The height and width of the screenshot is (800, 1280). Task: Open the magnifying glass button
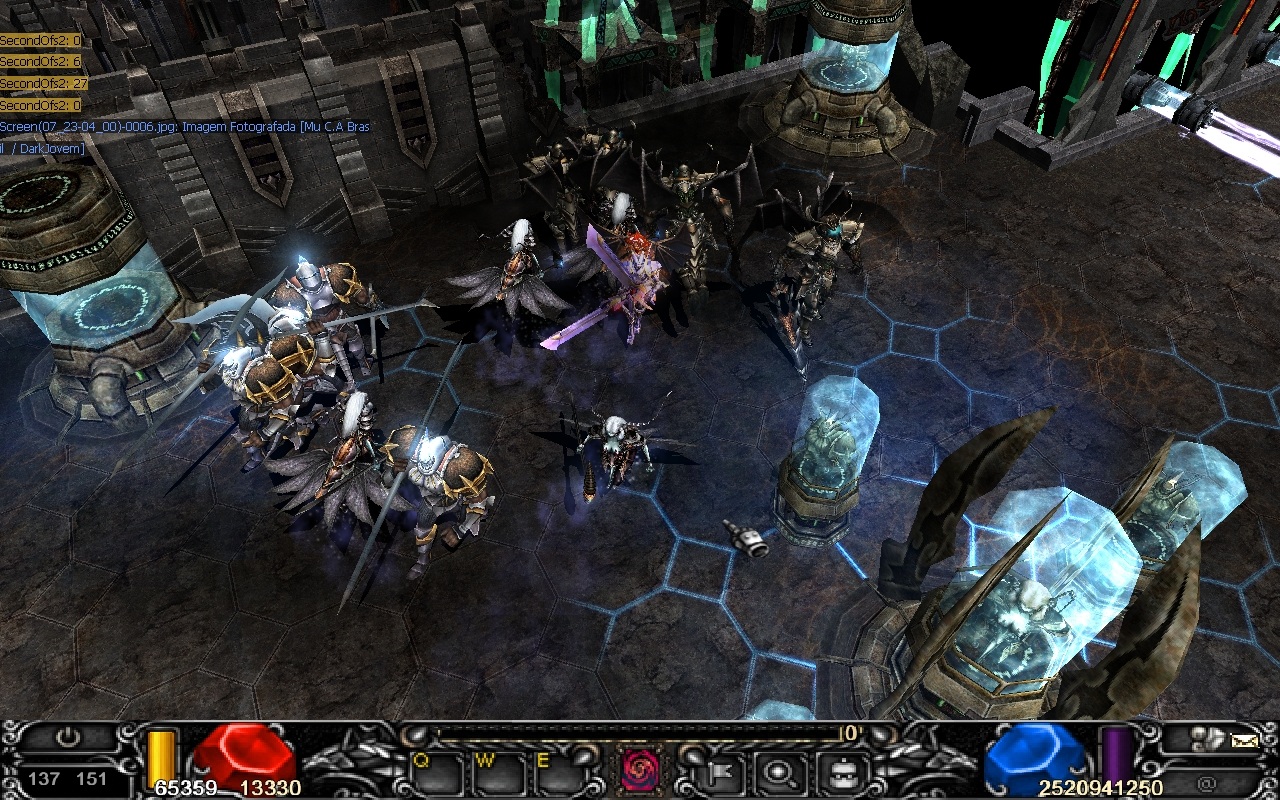pyautogui.click(x=776, y=771)
